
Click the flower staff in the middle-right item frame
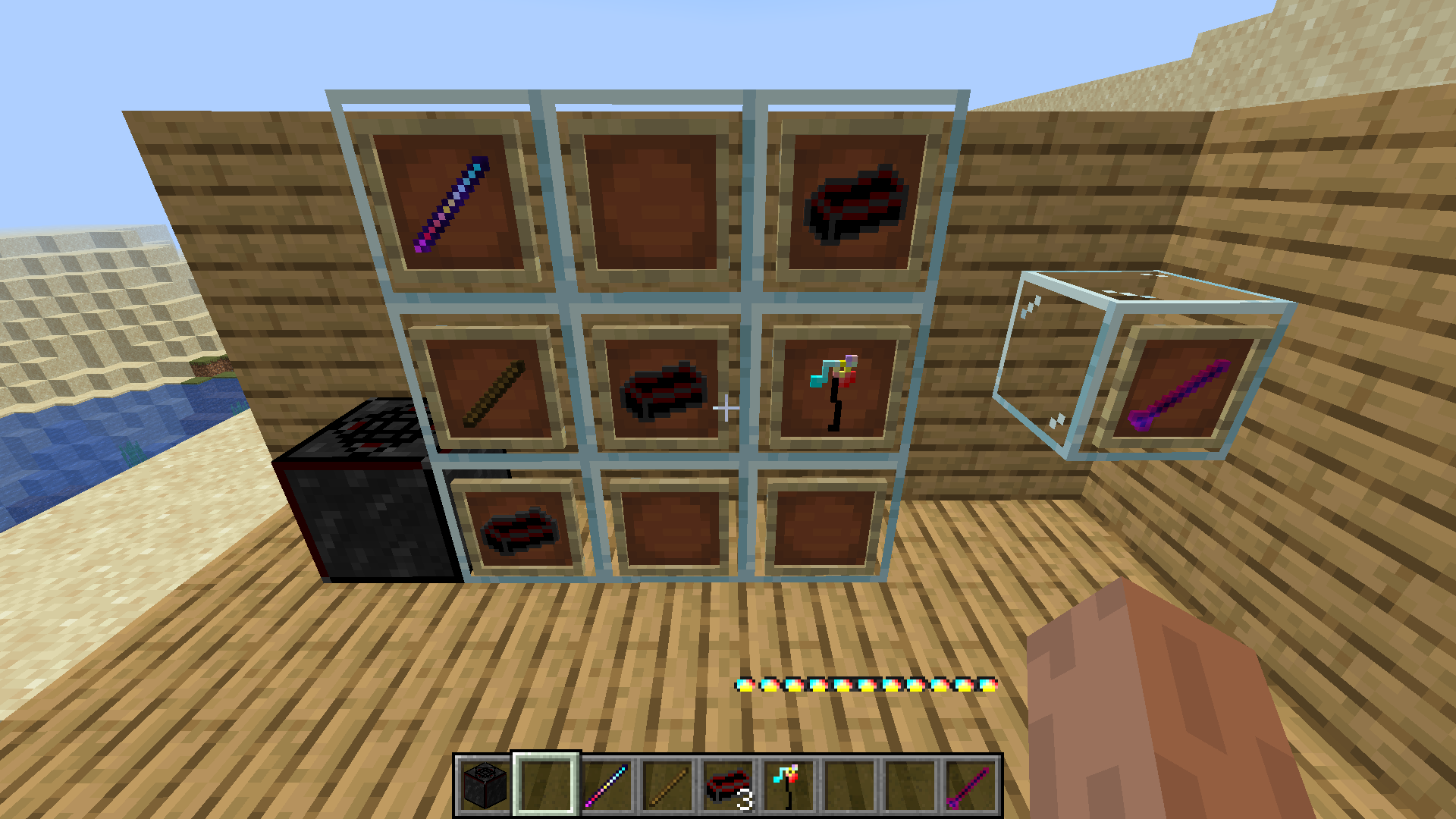tap(833, 394)
